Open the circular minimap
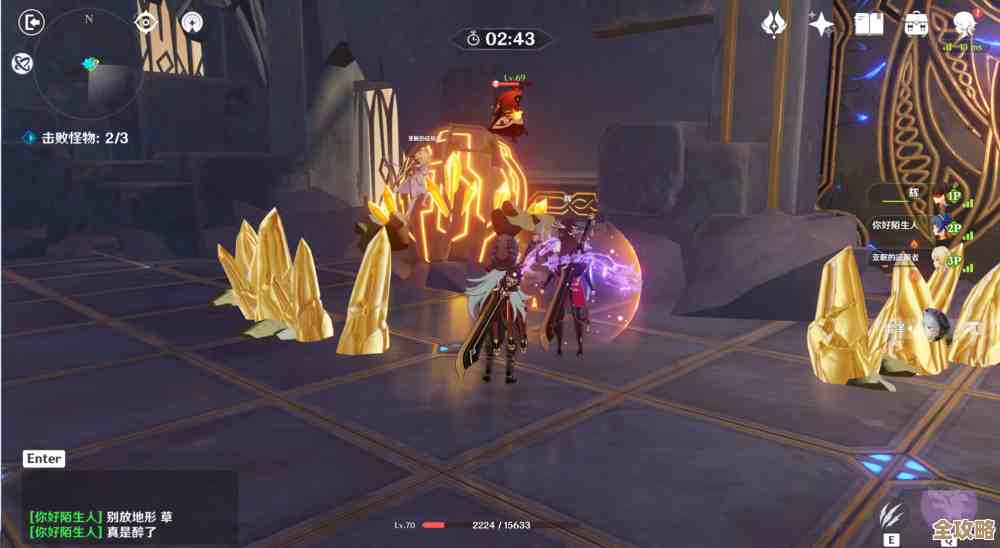The width and height of the screenshot is (1000, 548). point(89,64)
